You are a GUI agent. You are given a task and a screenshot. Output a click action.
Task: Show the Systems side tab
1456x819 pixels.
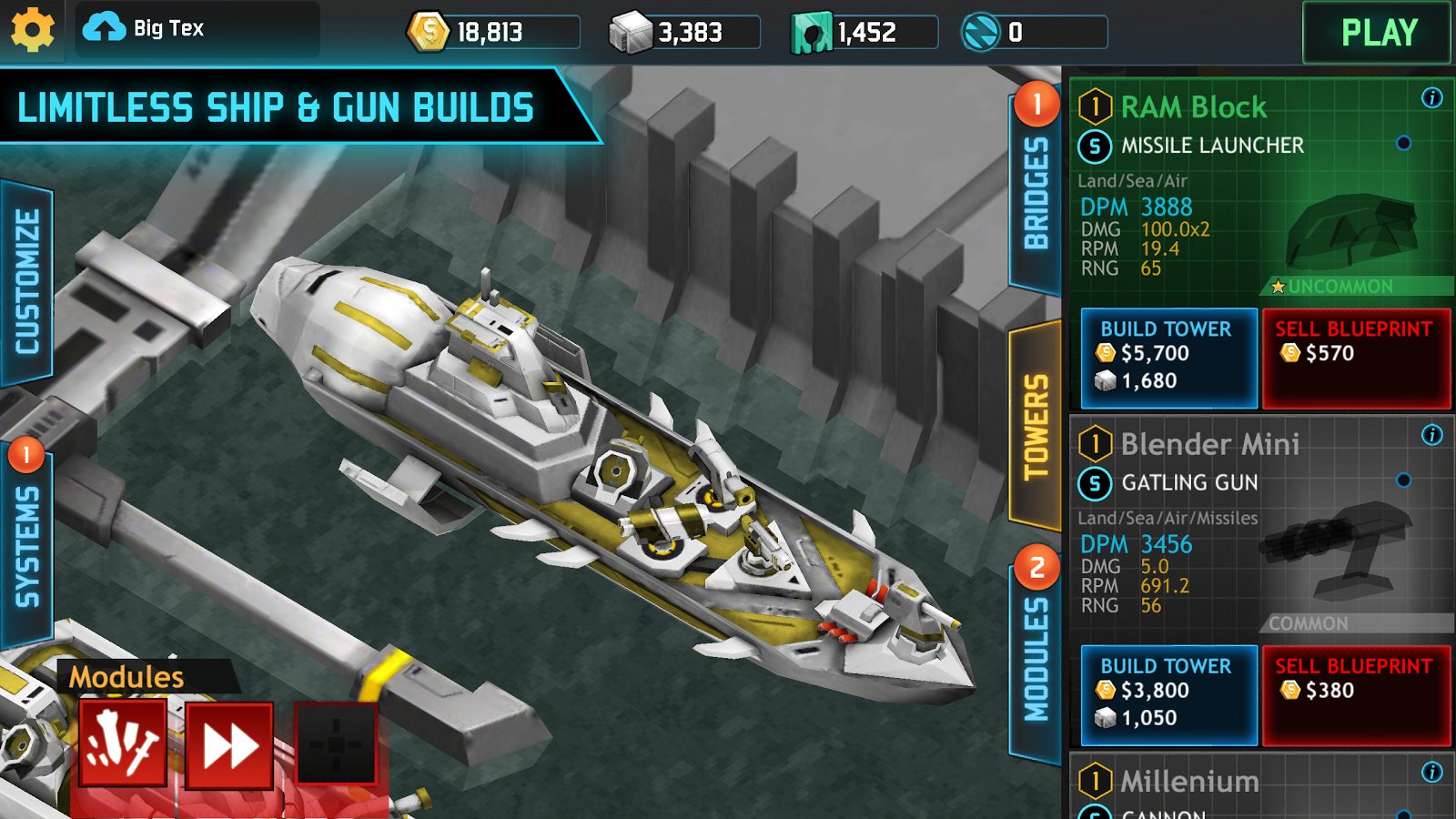pyautogui.click(x=27, y=546)
